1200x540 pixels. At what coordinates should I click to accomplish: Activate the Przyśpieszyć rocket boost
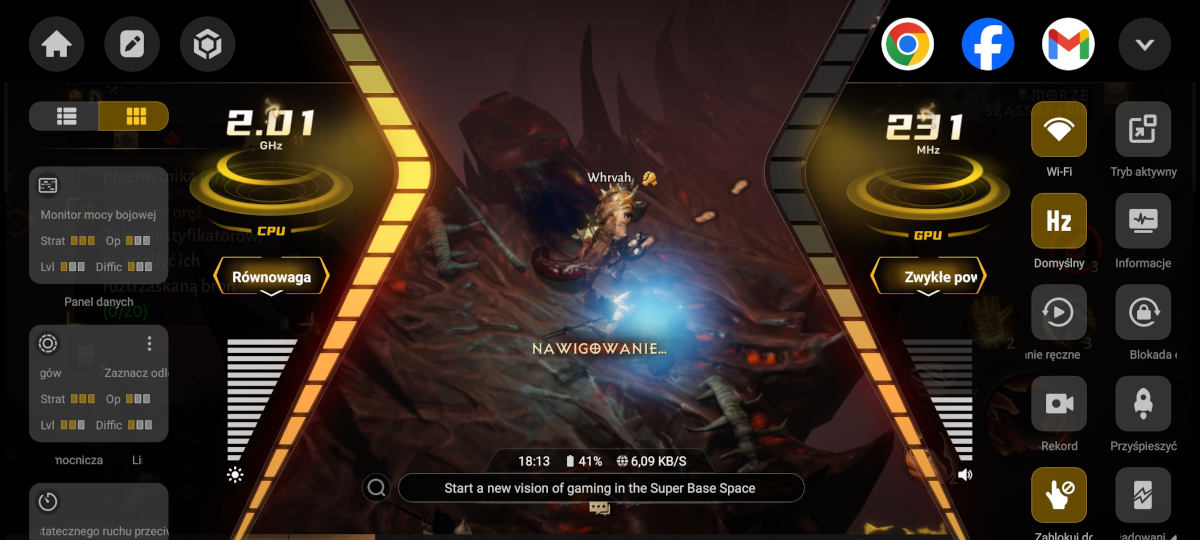click(1142, 404)
